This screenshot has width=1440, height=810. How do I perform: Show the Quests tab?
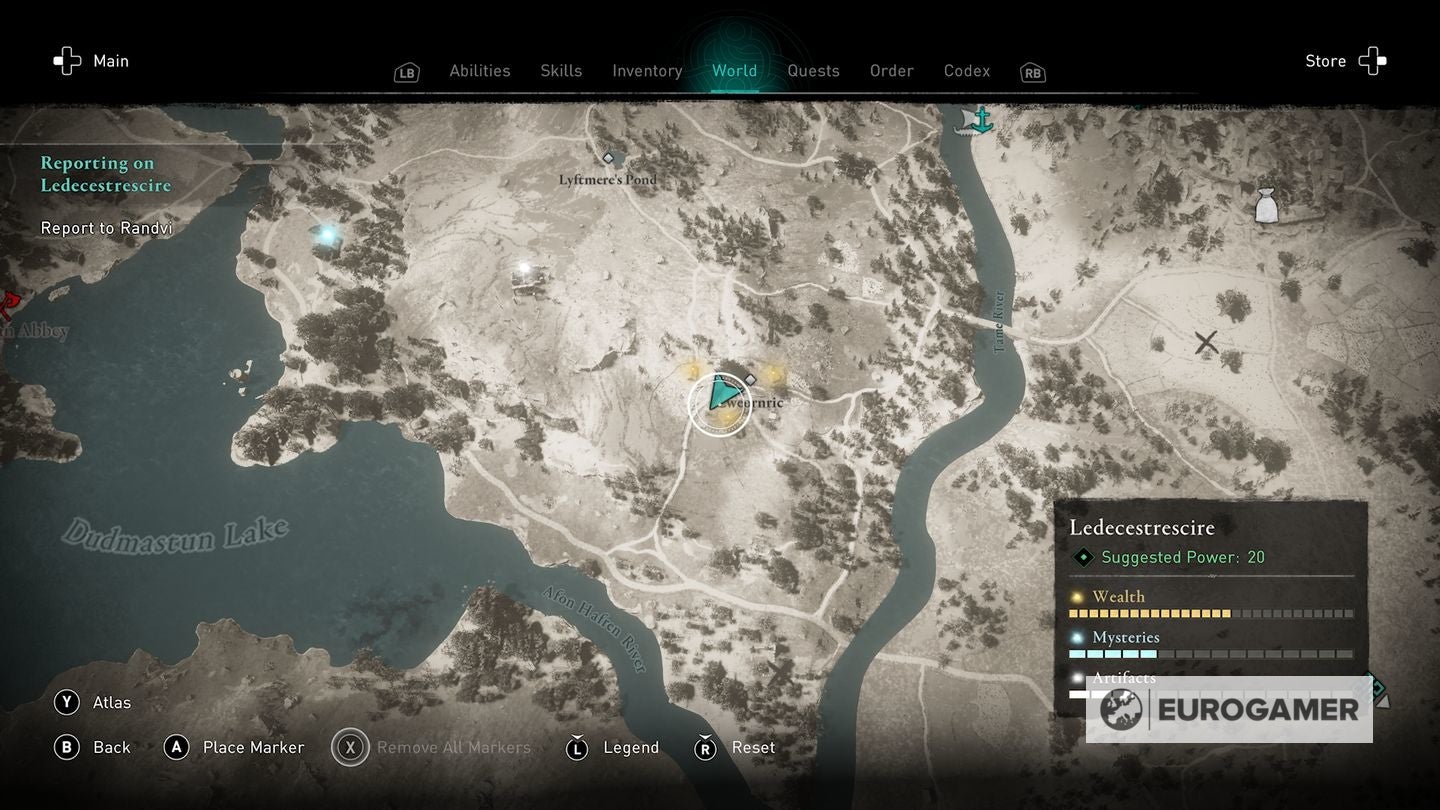(813, 71)
